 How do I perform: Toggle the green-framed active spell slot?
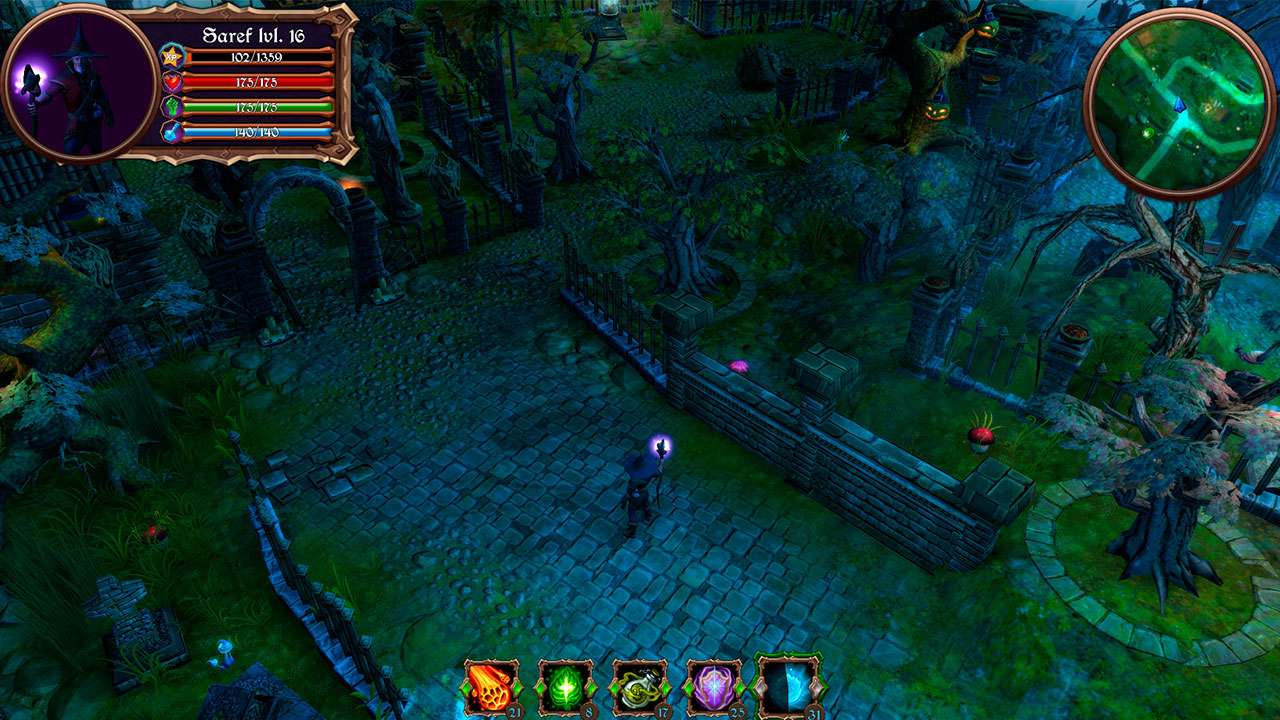[x=789, y=688]
